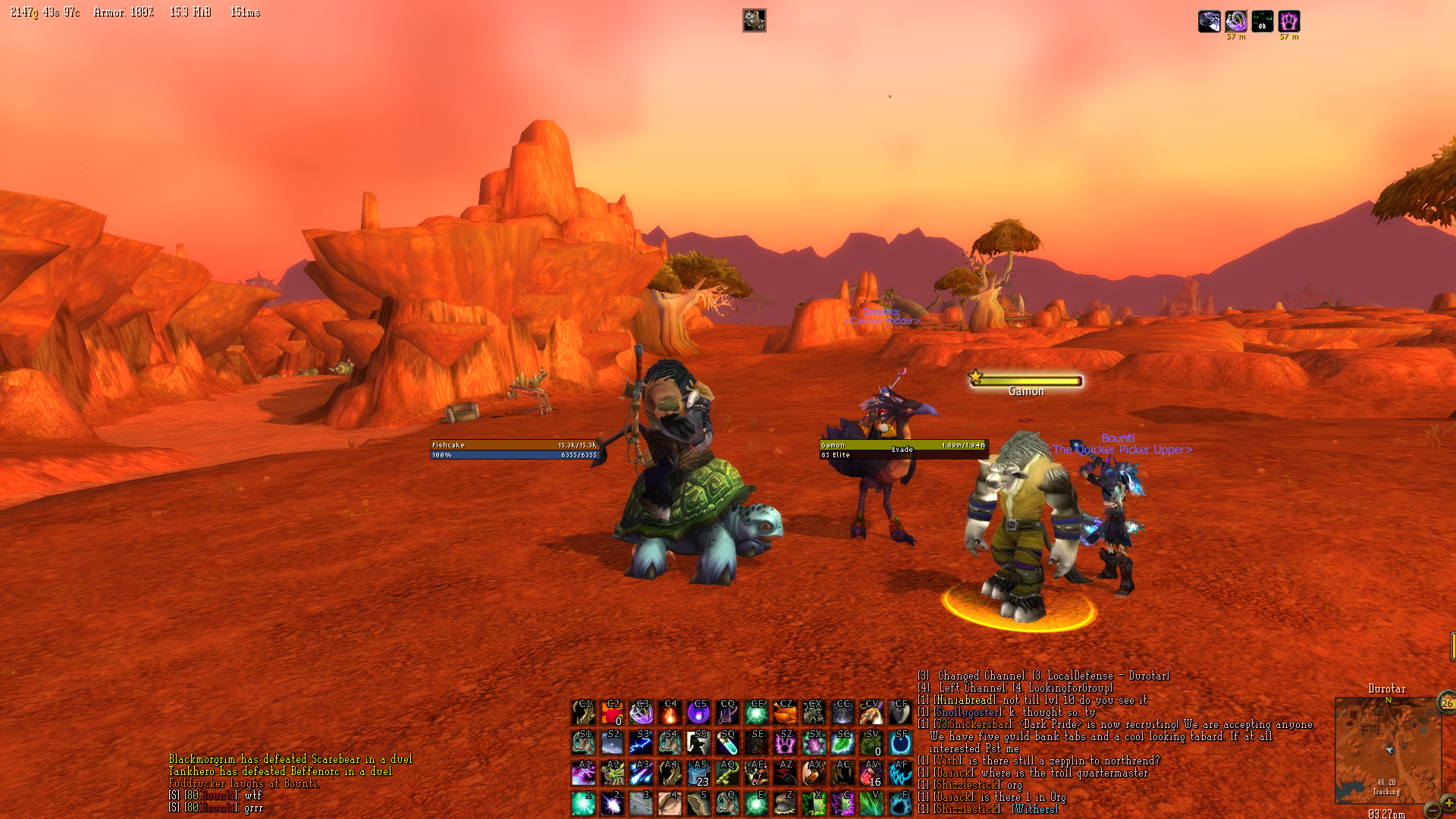
Task: Select the pink paw ability on action bar
Action: click(x=785, y=743)
